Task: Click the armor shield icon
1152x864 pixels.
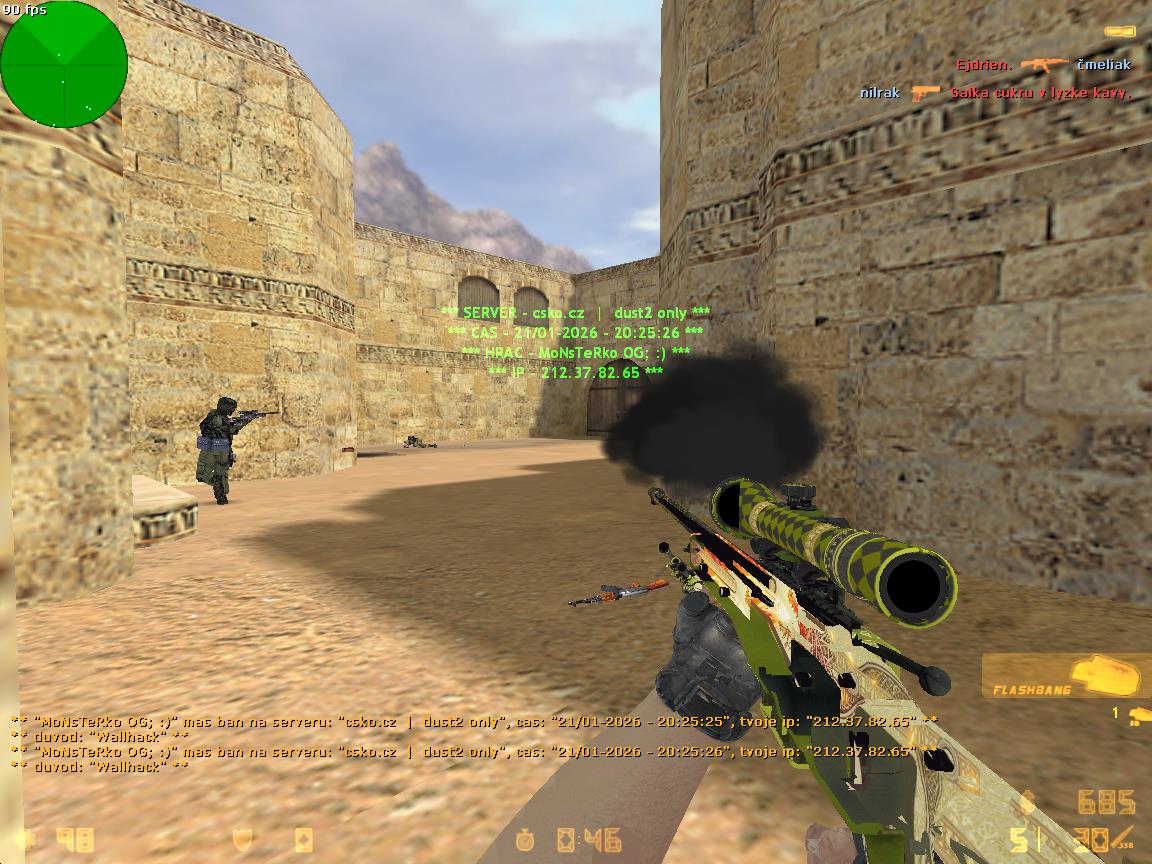Action: tap(243, 838)
